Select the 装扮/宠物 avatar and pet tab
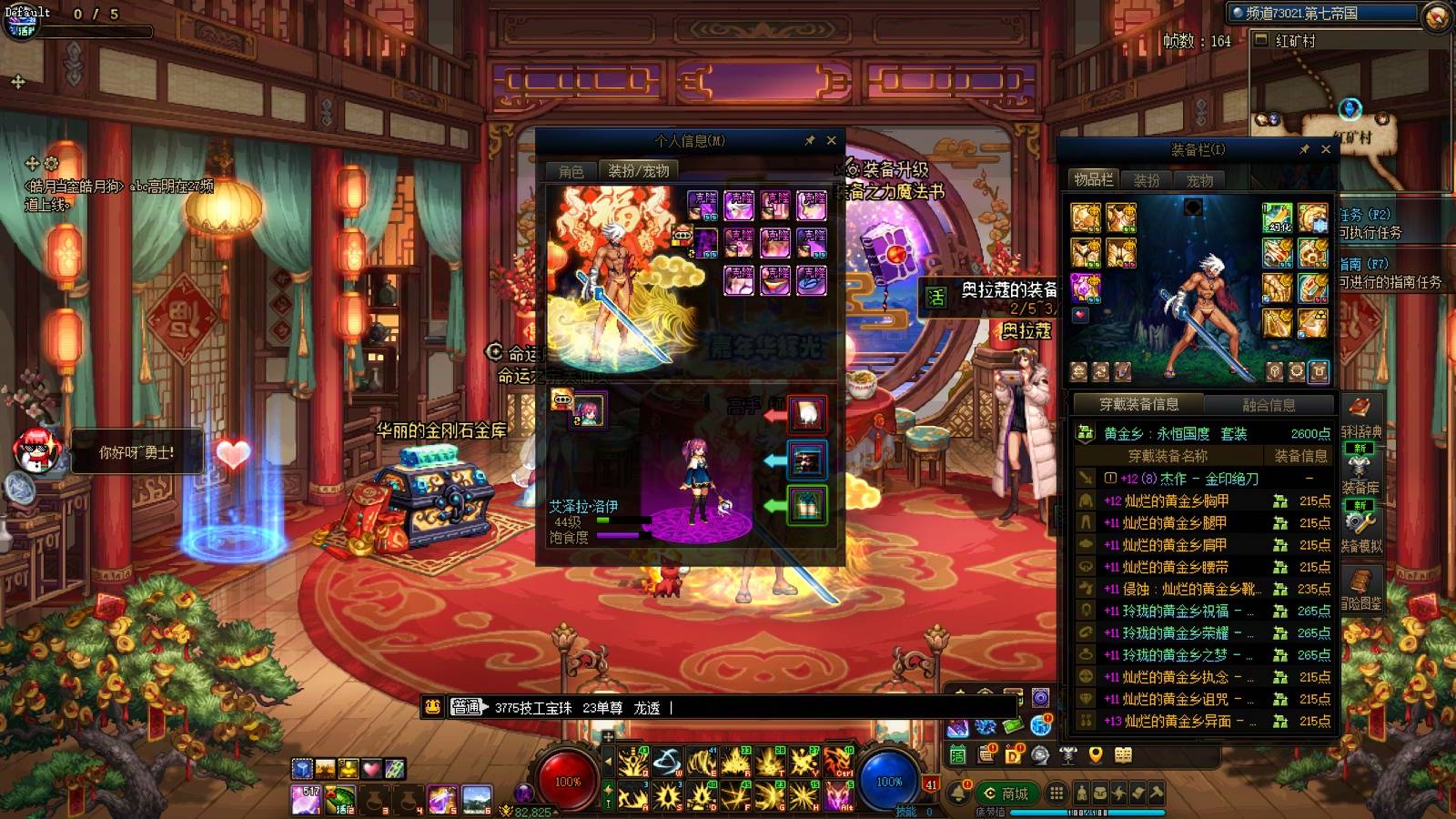 tap(639, 171)
